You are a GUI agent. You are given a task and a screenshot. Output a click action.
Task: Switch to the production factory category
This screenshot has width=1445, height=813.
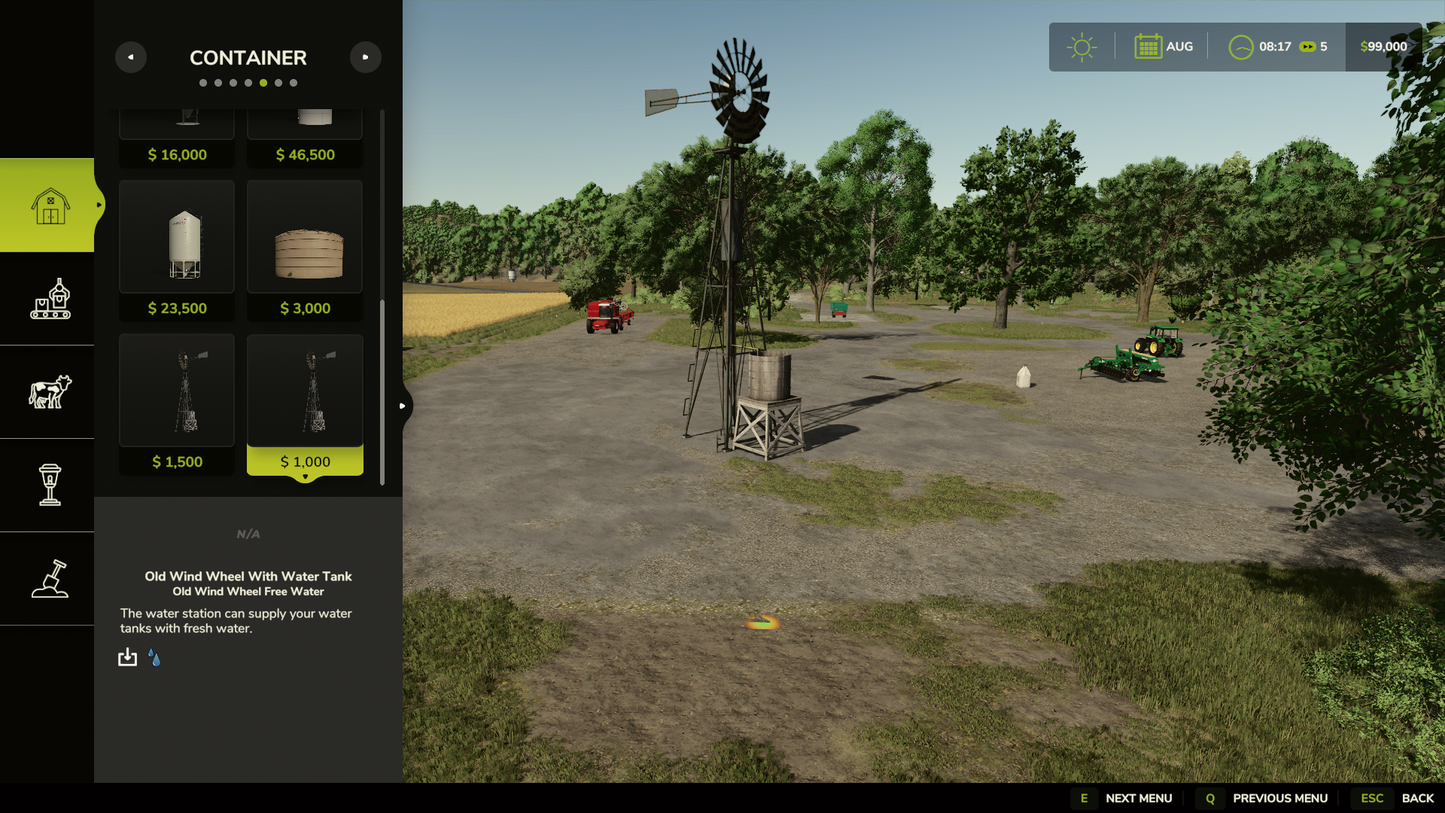point(49,299)
